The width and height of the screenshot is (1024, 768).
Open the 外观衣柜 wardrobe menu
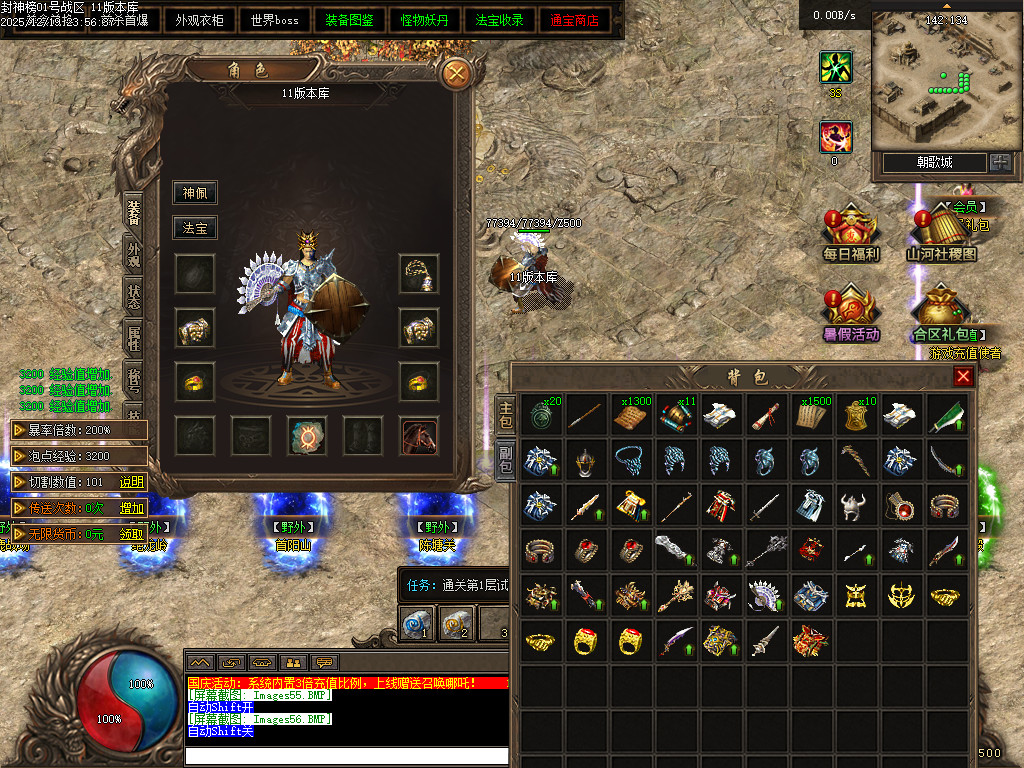[x=199, y=20]
